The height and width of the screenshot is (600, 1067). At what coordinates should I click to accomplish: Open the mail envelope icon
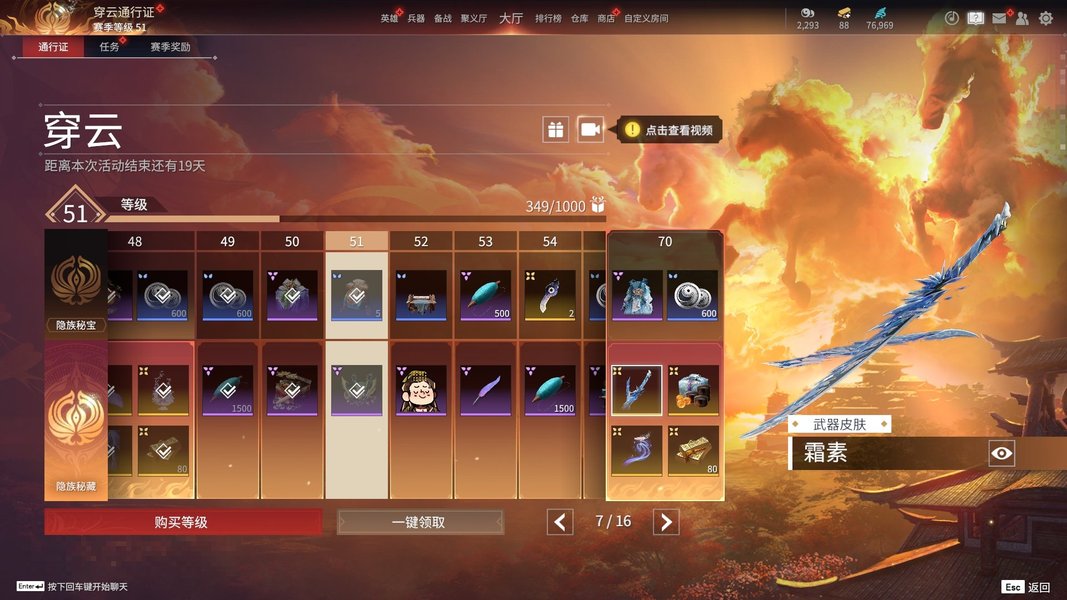999,18
